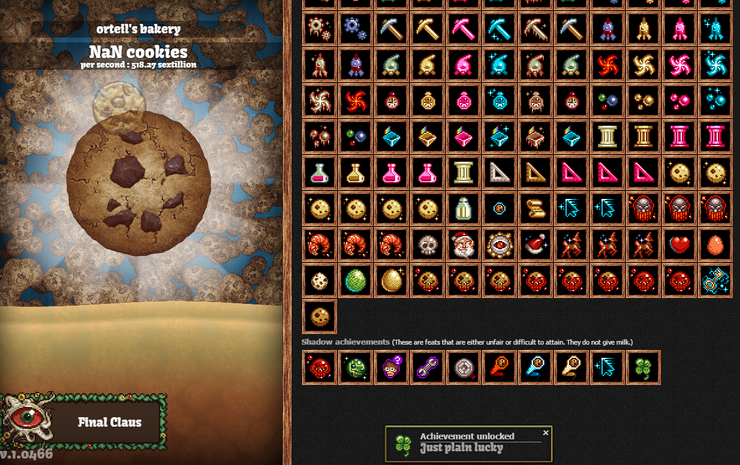Open the Just plain lucky notification

(468, 443)
